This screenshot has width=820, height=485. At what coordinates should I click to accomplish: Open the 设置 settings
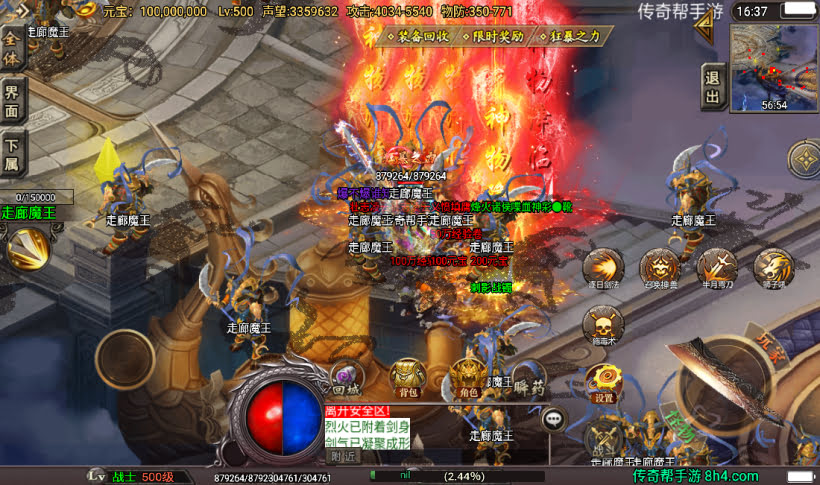coord(604,382)
